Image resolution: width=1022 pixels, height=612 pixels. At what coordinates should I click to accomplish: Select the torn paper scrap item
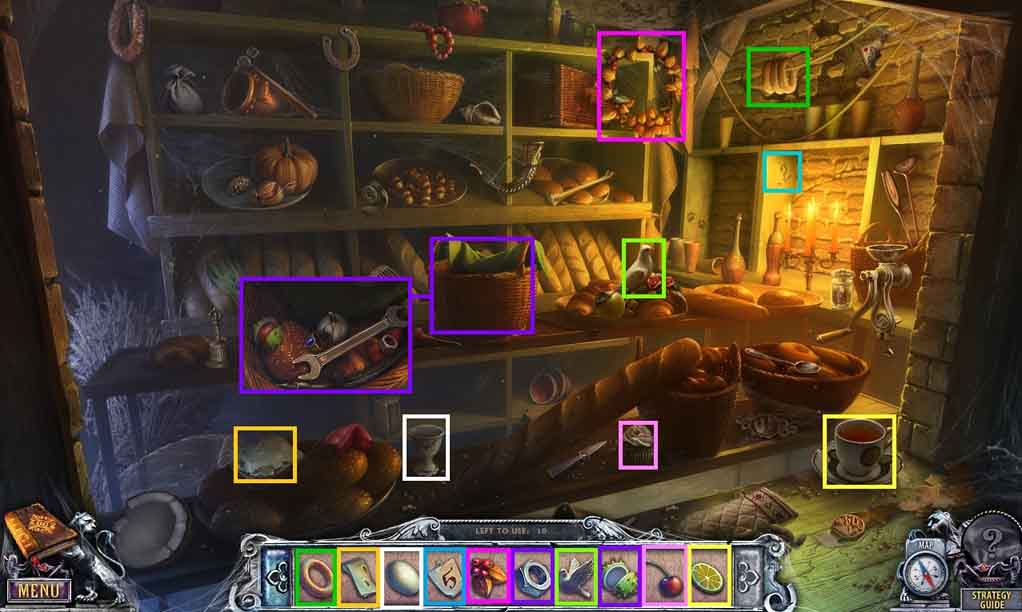(x=358, y=576)
